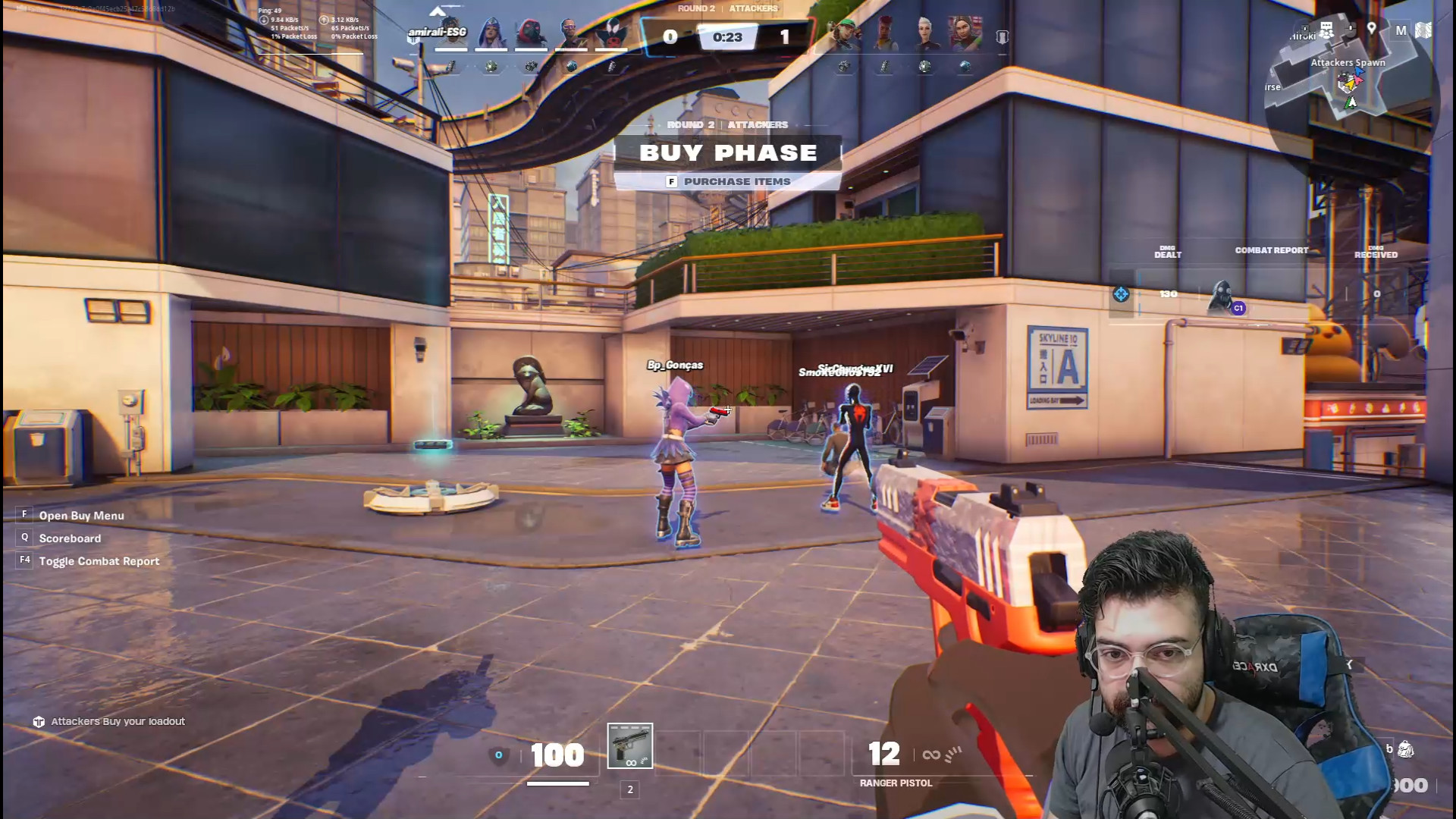Click the shield icon right of enemy portraits
This screenshot has width=1456, height=819.
tap(1002, 37)
